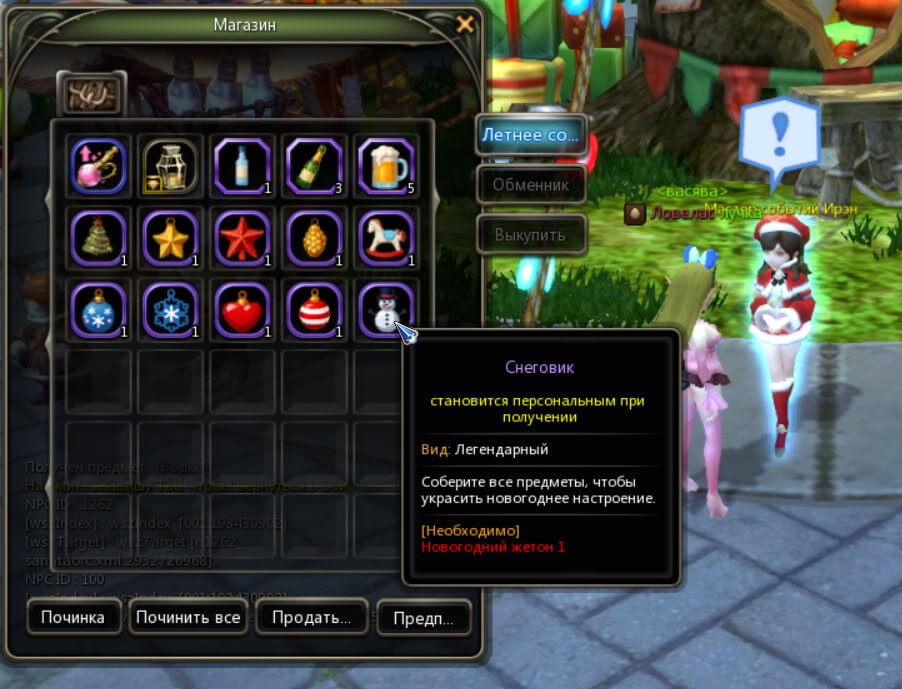Choose the Christmas tree ornament item
The width and height of the screenshot is (902, 689).
pos(98,237)
